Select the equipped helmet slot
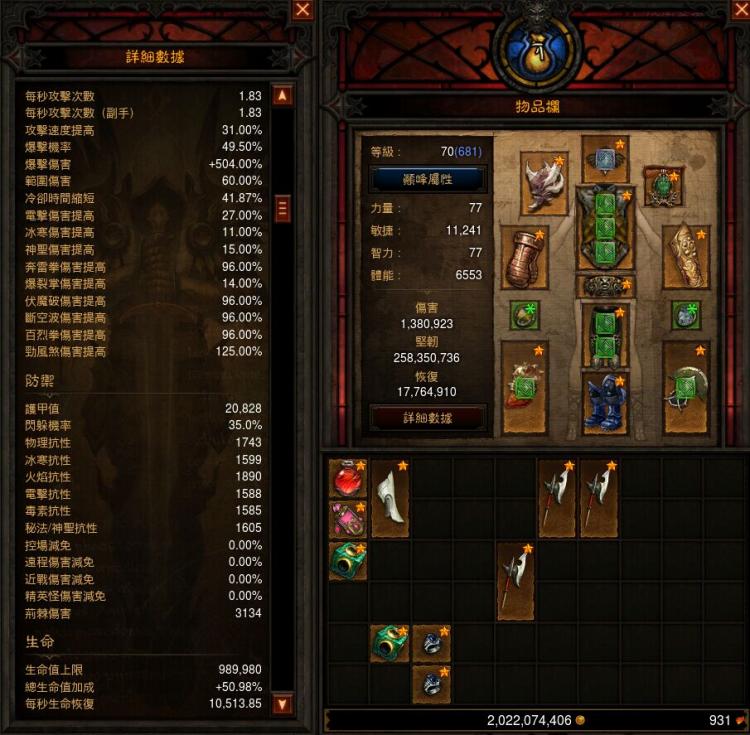This screenshot has height=735, width=750. tap(605, 160)
